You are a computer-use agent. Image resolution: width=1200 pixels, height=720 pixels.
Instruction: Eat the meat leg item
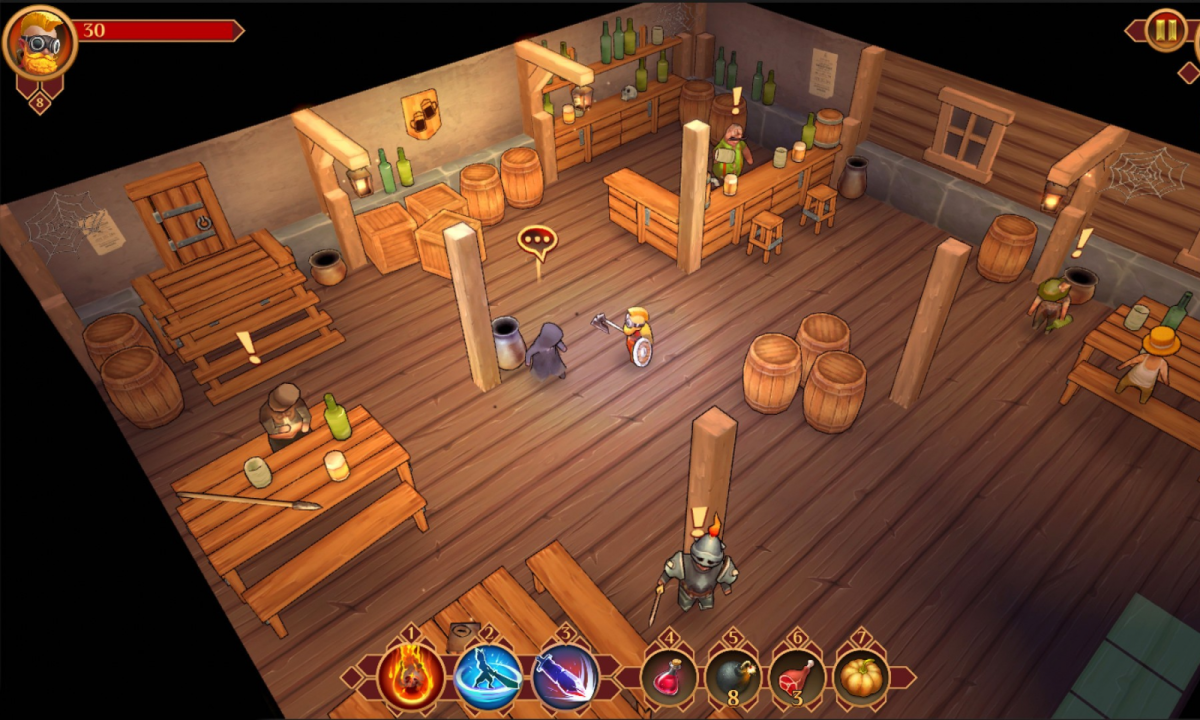click(797, 677)
